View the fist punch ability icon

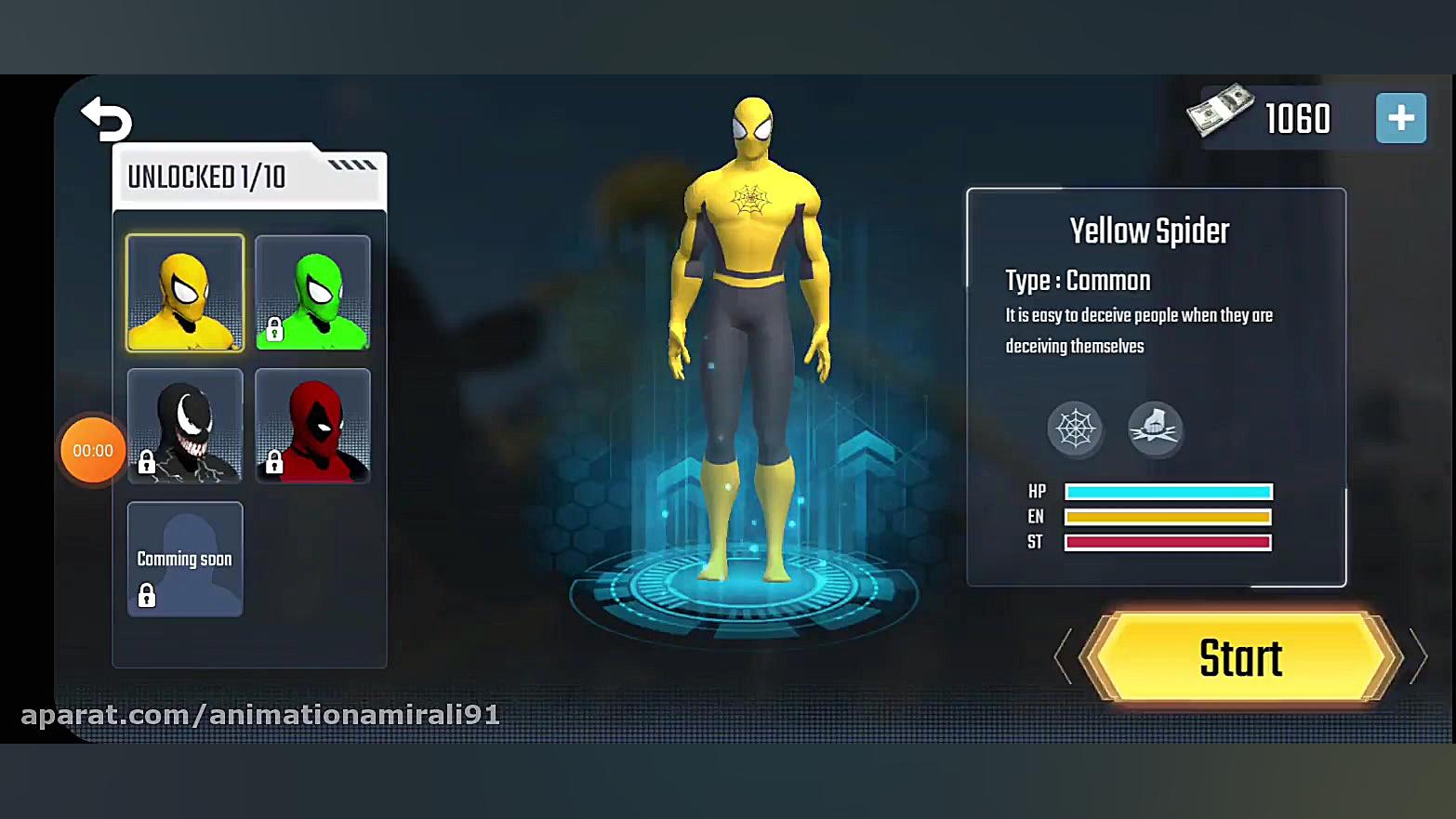pos(1155,429)
